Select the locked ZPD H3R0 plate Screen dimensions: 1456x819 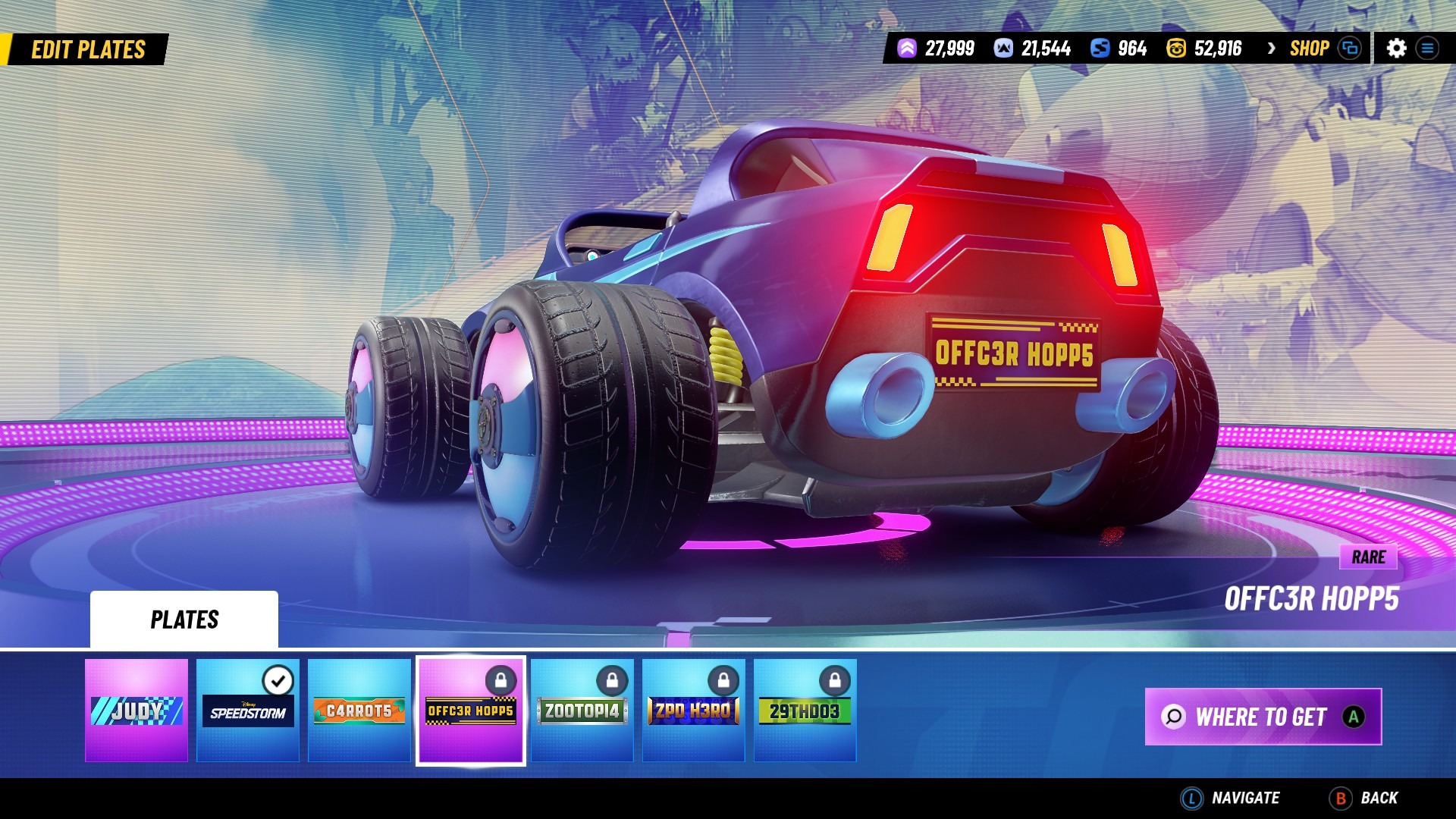pyautogui.click(x=694, y=710)
